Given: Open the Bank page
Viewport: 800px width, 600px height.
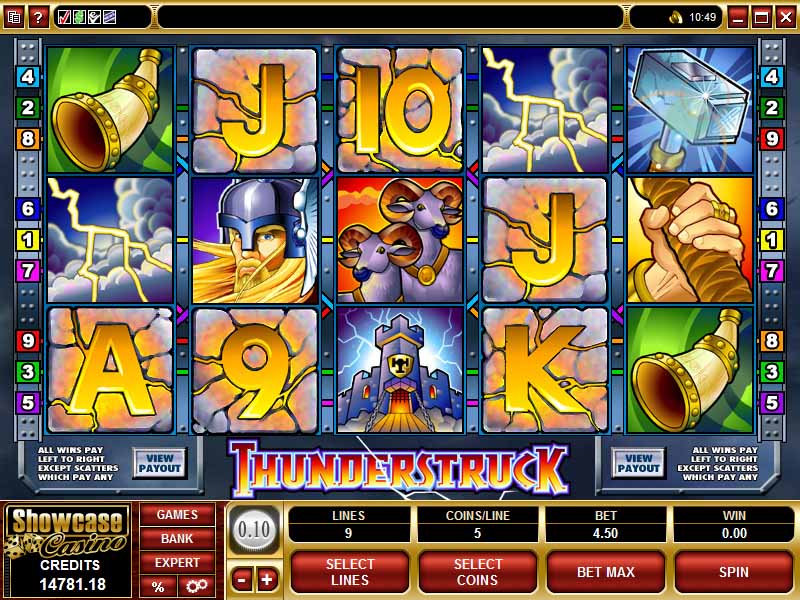Looking at the screenshot, I should click(x=177, y=539).
